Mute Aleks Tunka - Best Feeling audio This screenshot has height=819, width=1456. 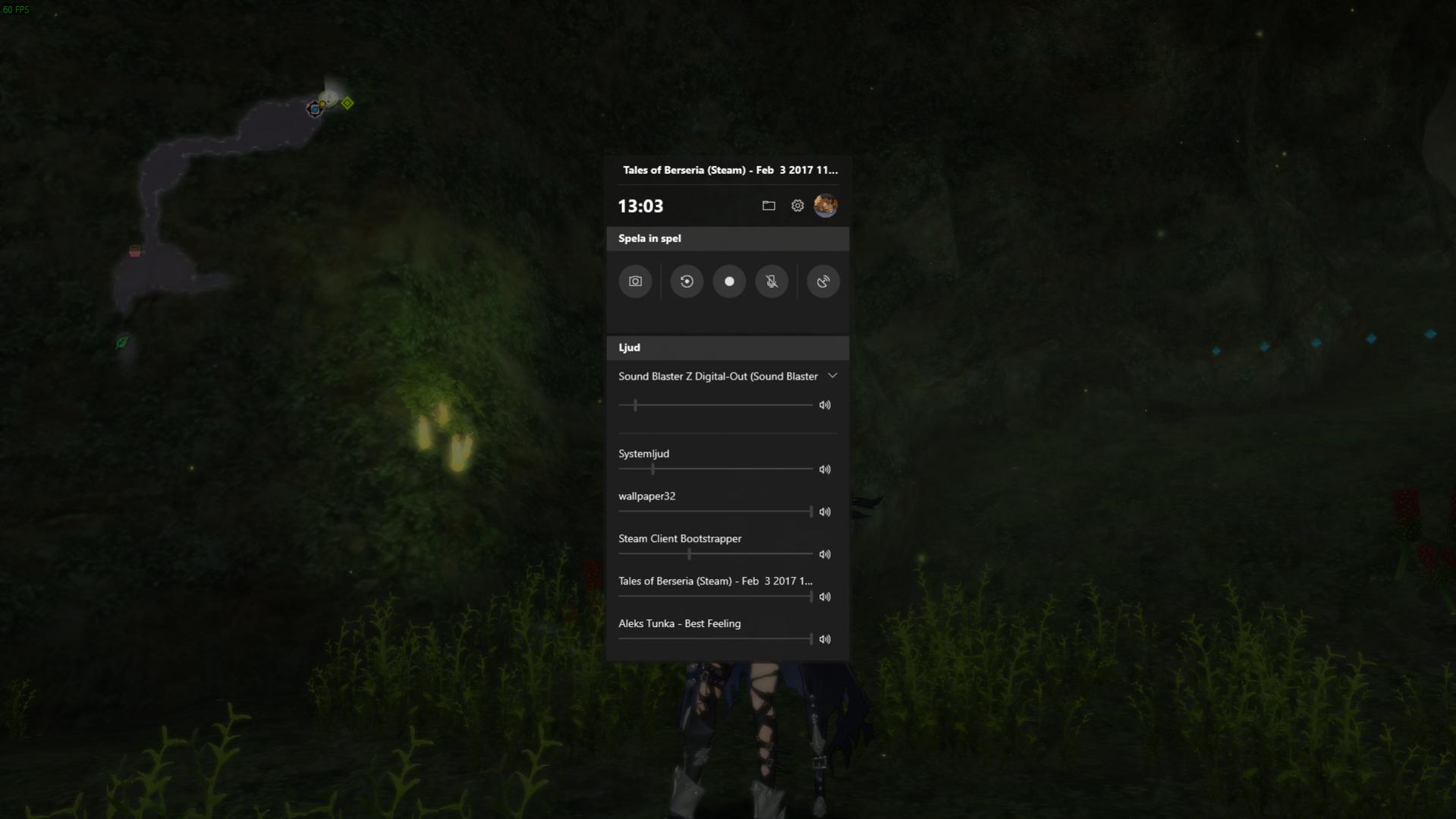click(825, 639)
